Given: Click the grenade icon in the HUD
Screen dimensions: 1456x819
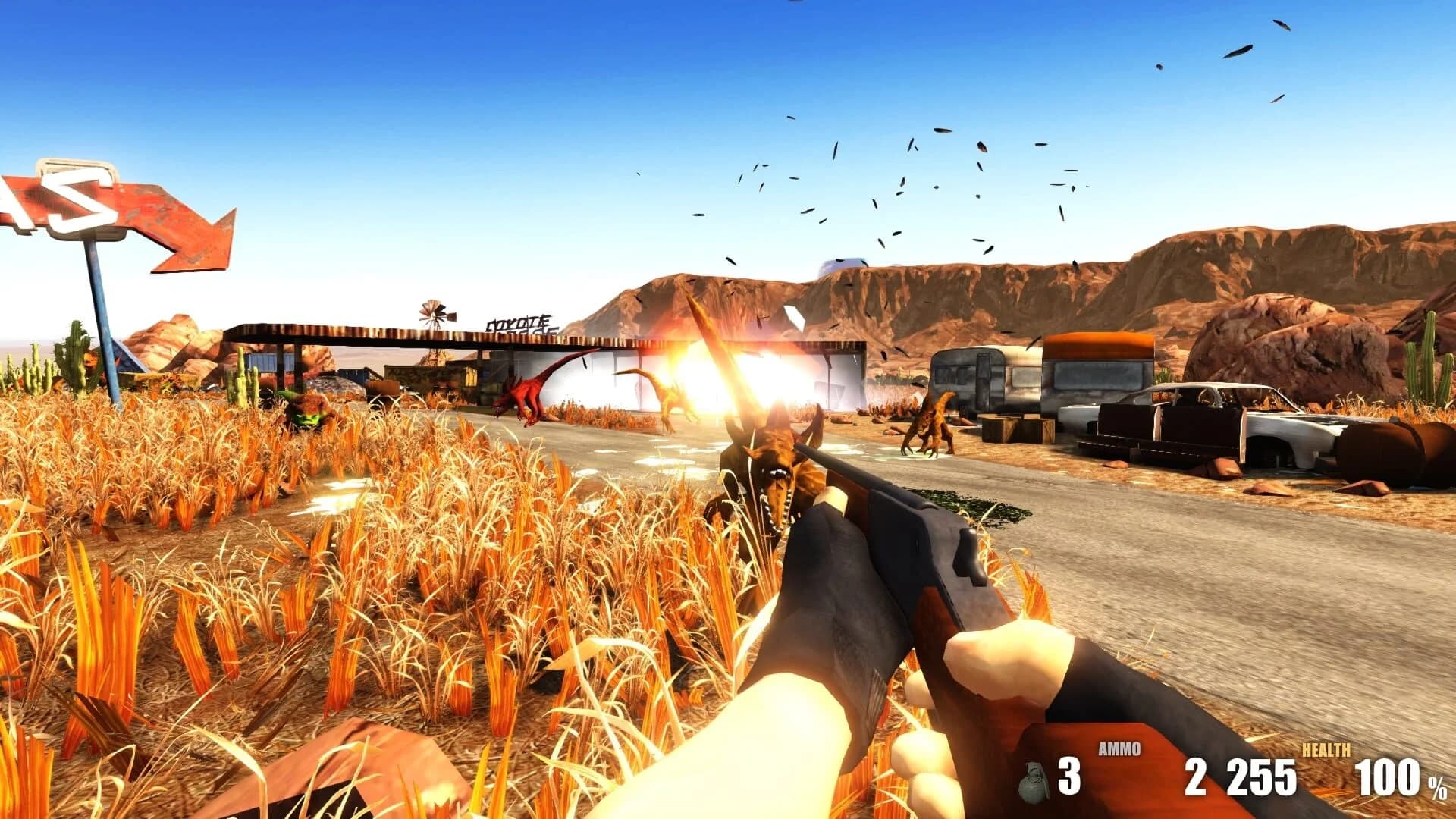Looking at the screenshot, I should (1033, 780).
